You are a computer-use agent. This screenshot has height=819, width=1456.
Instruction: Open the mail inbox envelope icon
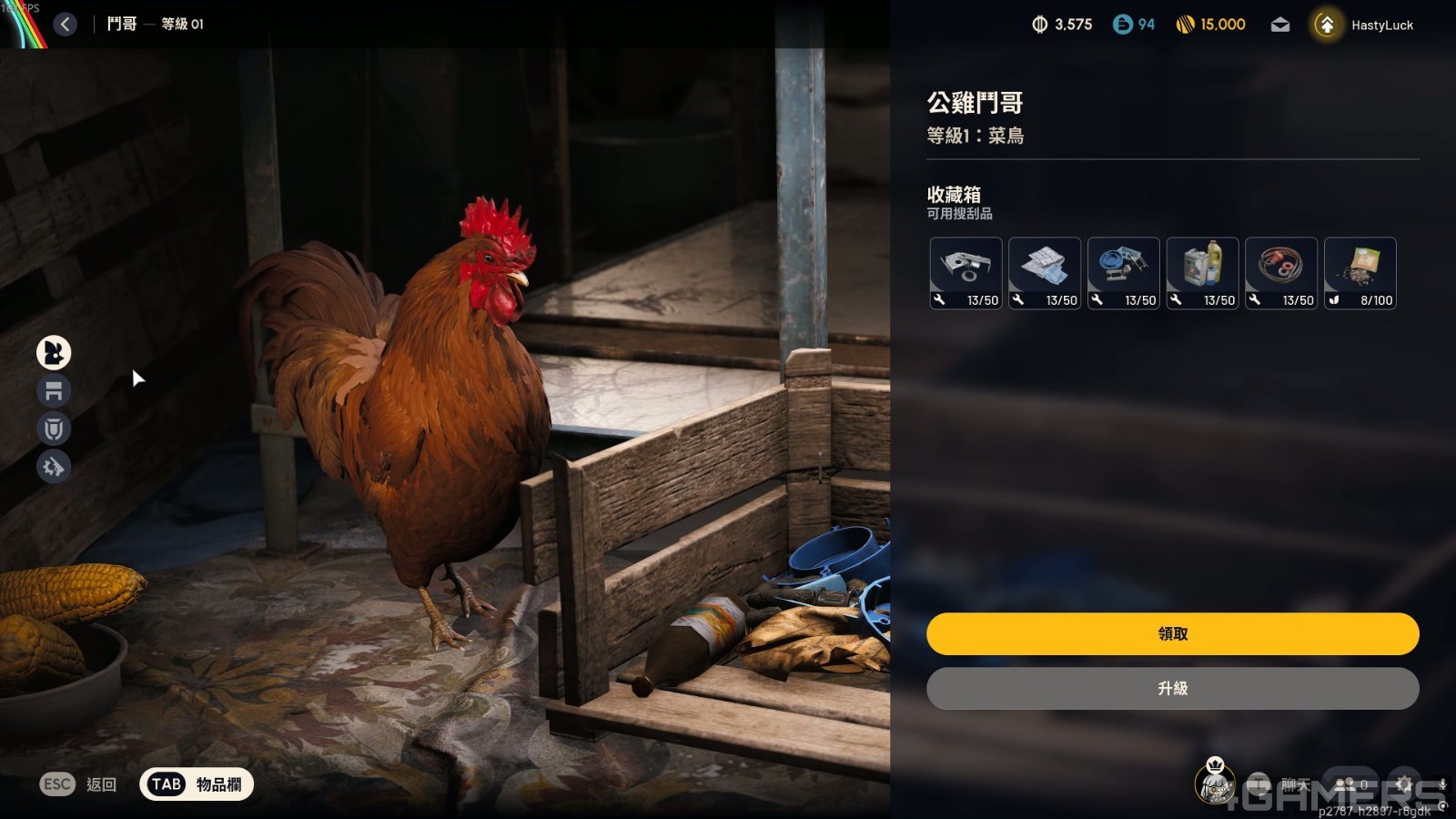click(x=1280, y=25)
